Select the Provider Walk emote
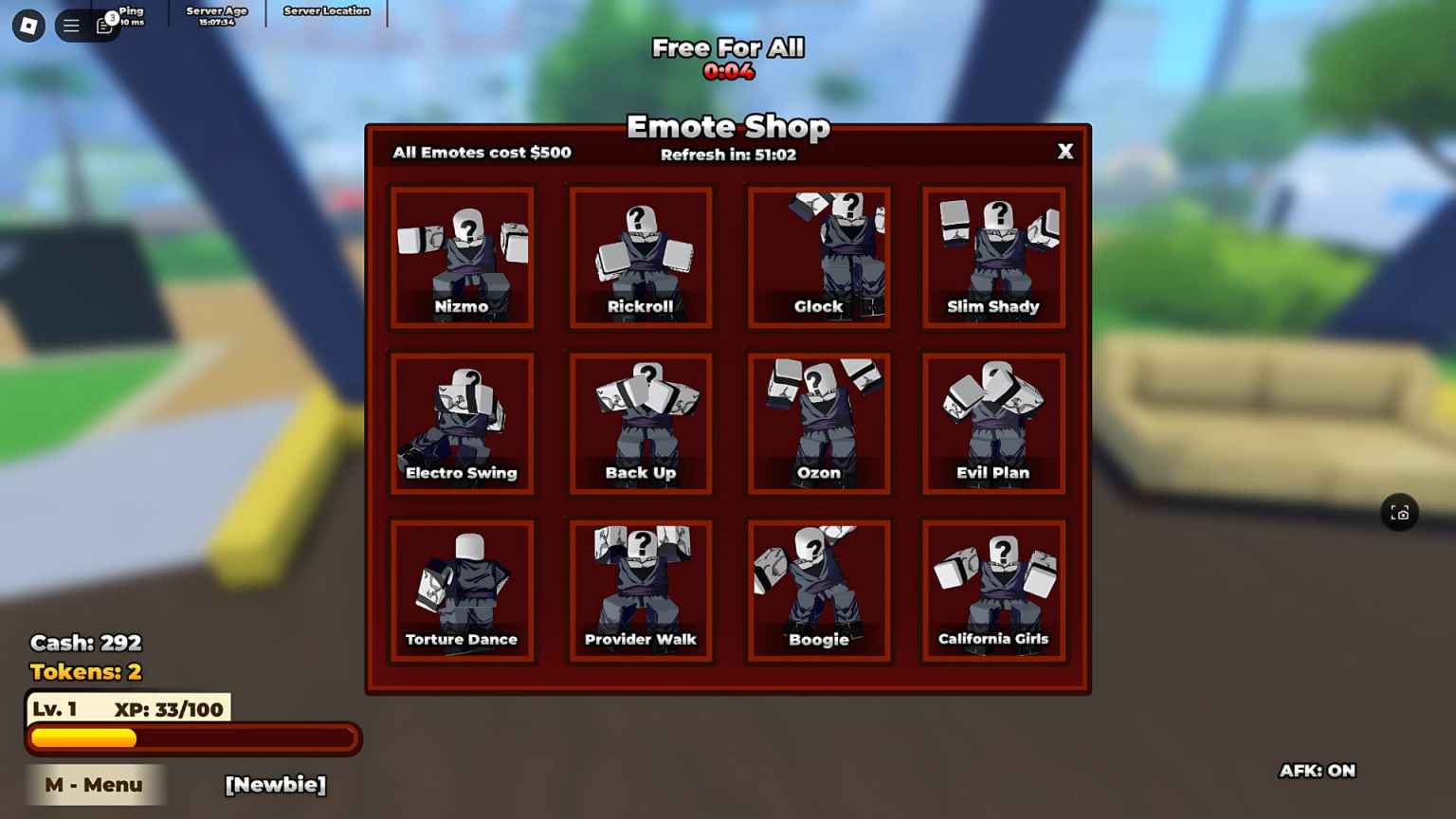This screenshot has height=819, width=1456. pyautogui.click(x=641, y=591)
